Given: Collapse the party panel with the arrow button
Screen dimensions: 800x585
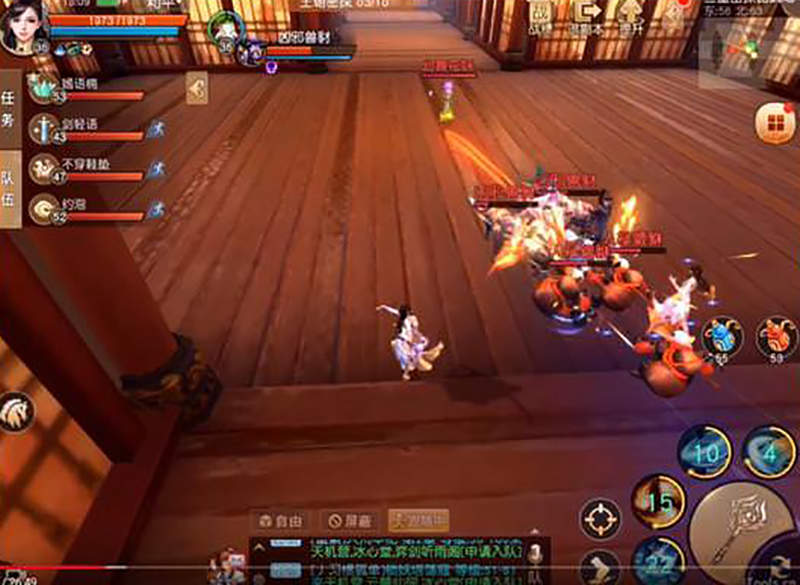Looking at the screenshot, I should [x=197, y=91].
